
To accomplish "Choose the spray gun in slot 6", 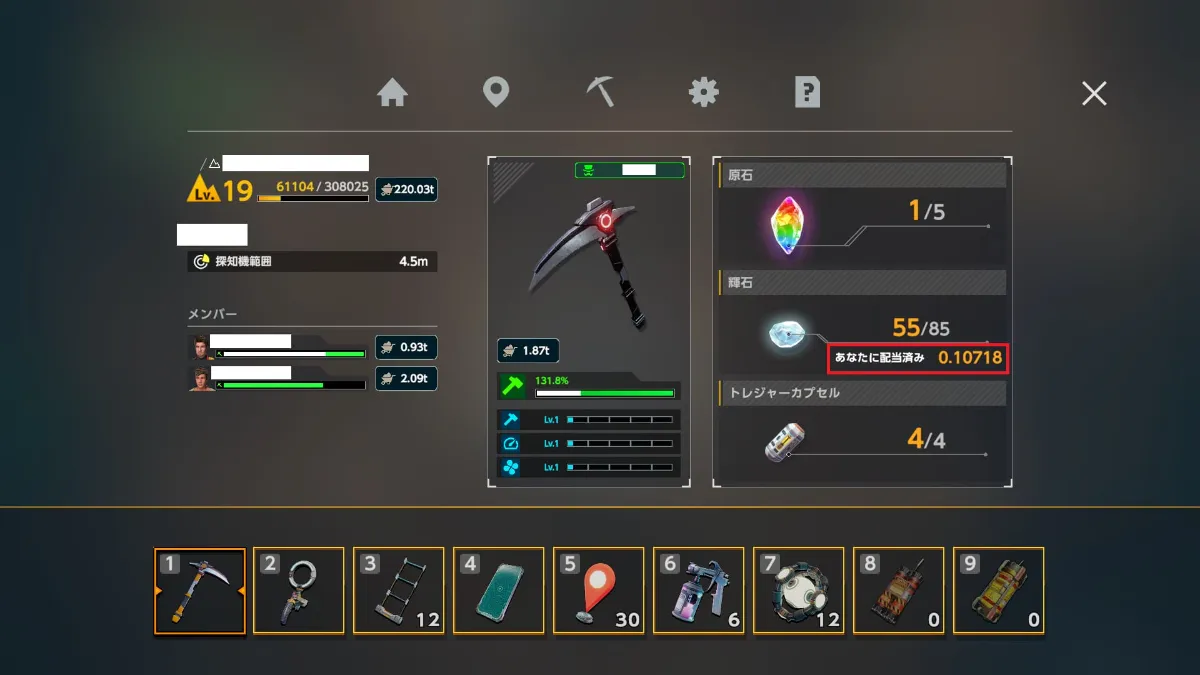I will 699,591.
